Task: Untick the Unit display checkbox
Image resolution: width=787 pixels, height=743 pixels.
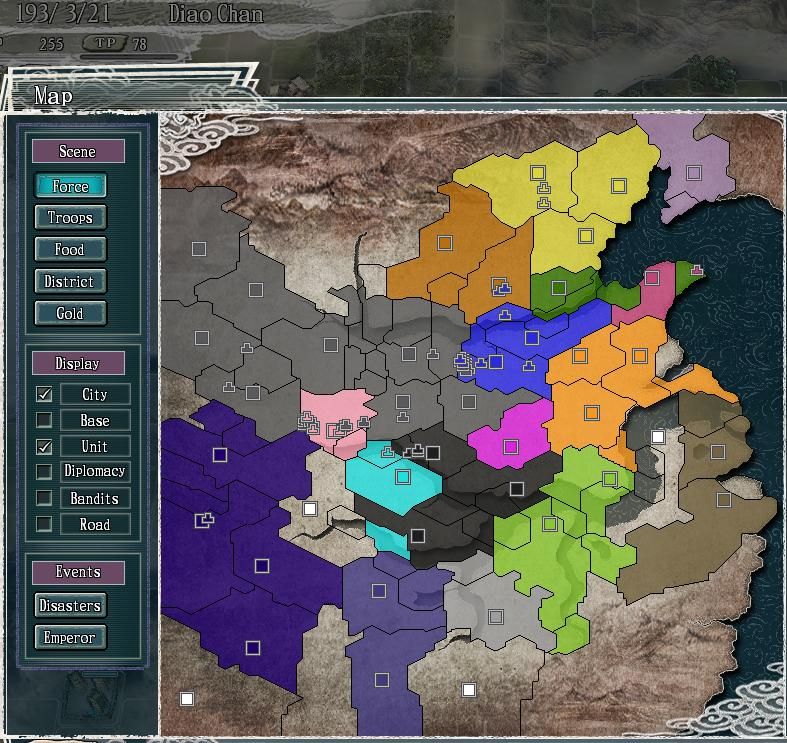Action: click(44, 446)
